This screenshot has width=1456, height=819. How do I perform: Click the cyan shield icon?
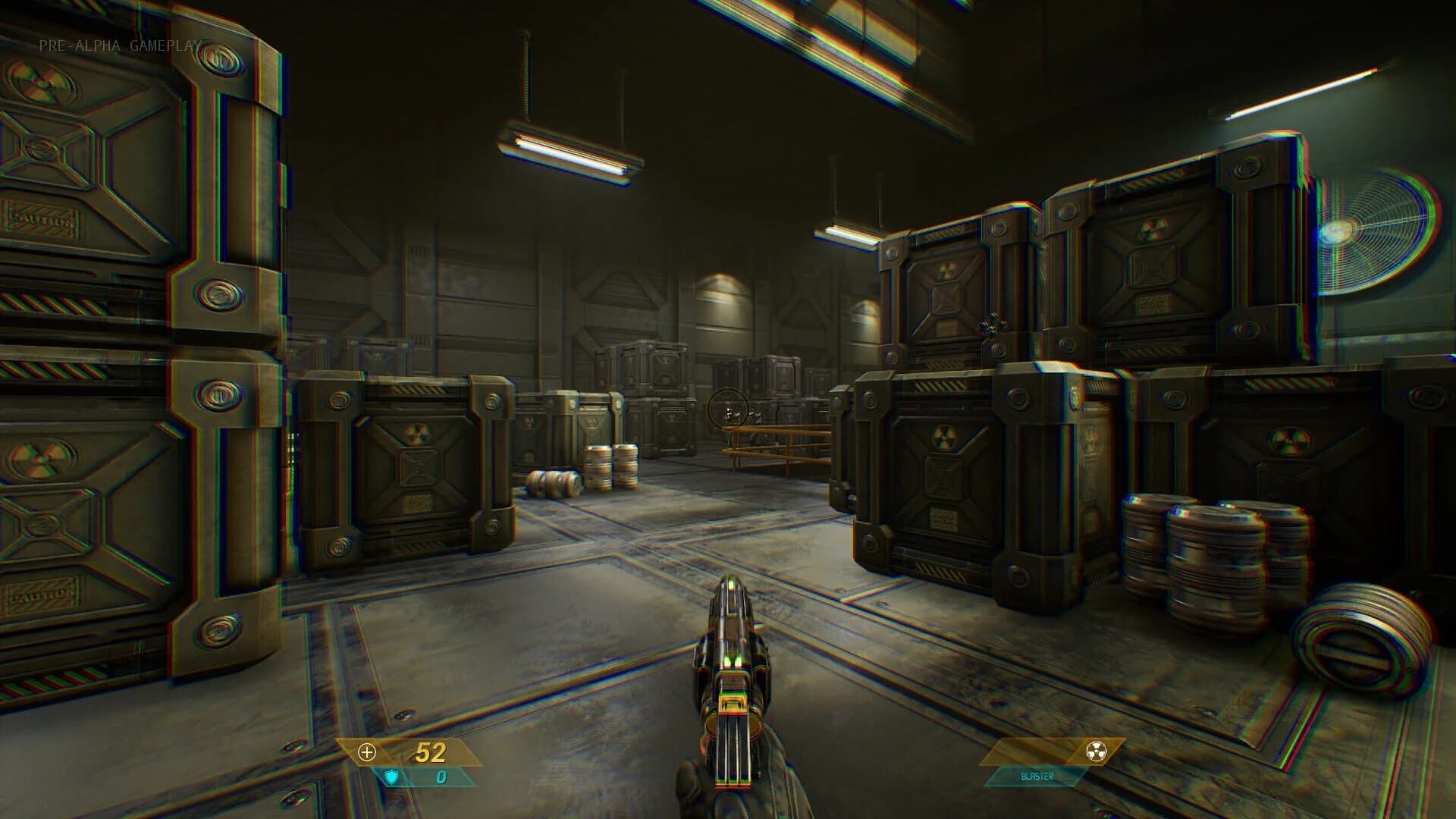coord(391,777)
